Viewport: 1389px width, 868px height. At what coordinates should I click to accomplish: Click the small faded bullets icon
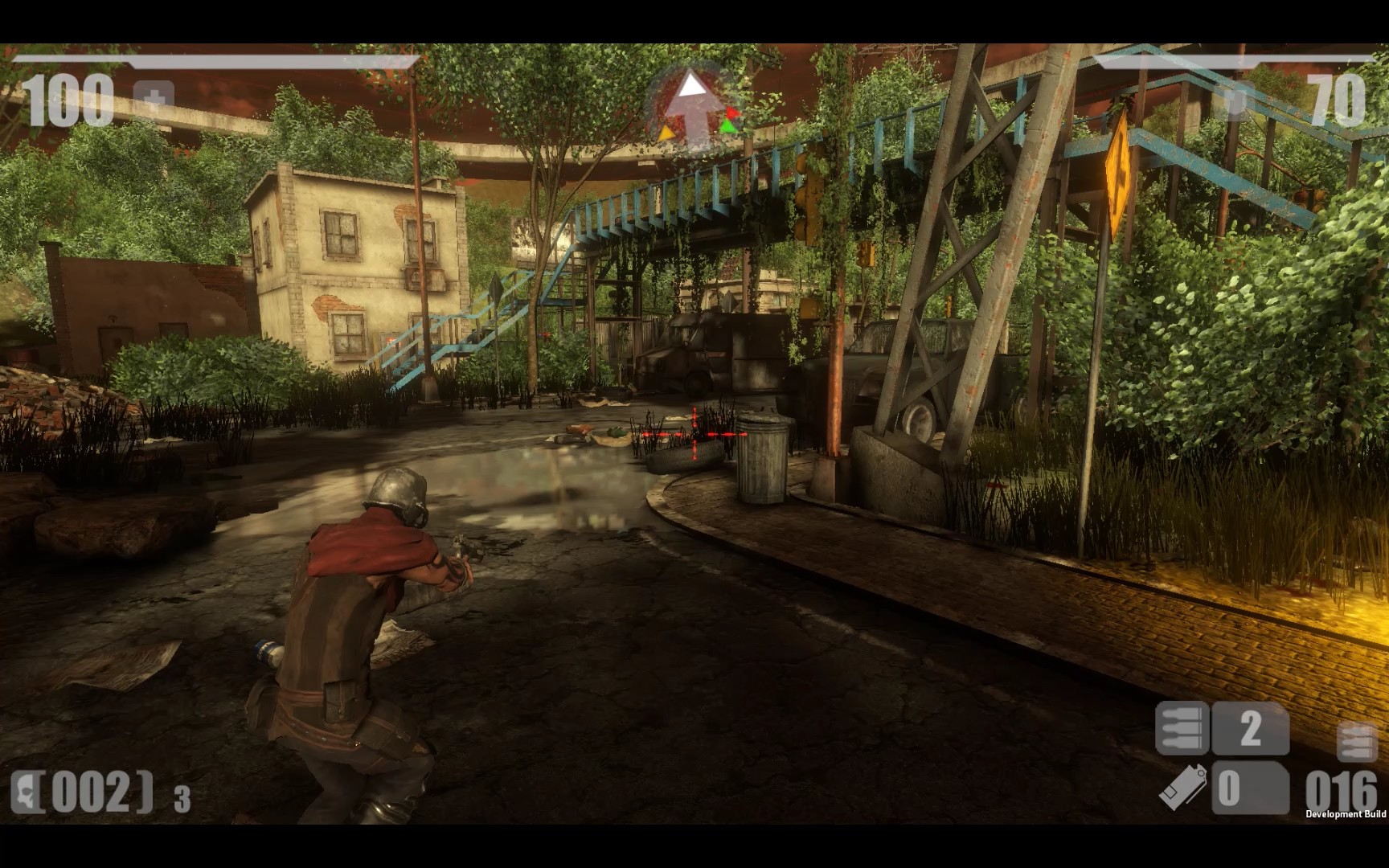[1357, 742]
